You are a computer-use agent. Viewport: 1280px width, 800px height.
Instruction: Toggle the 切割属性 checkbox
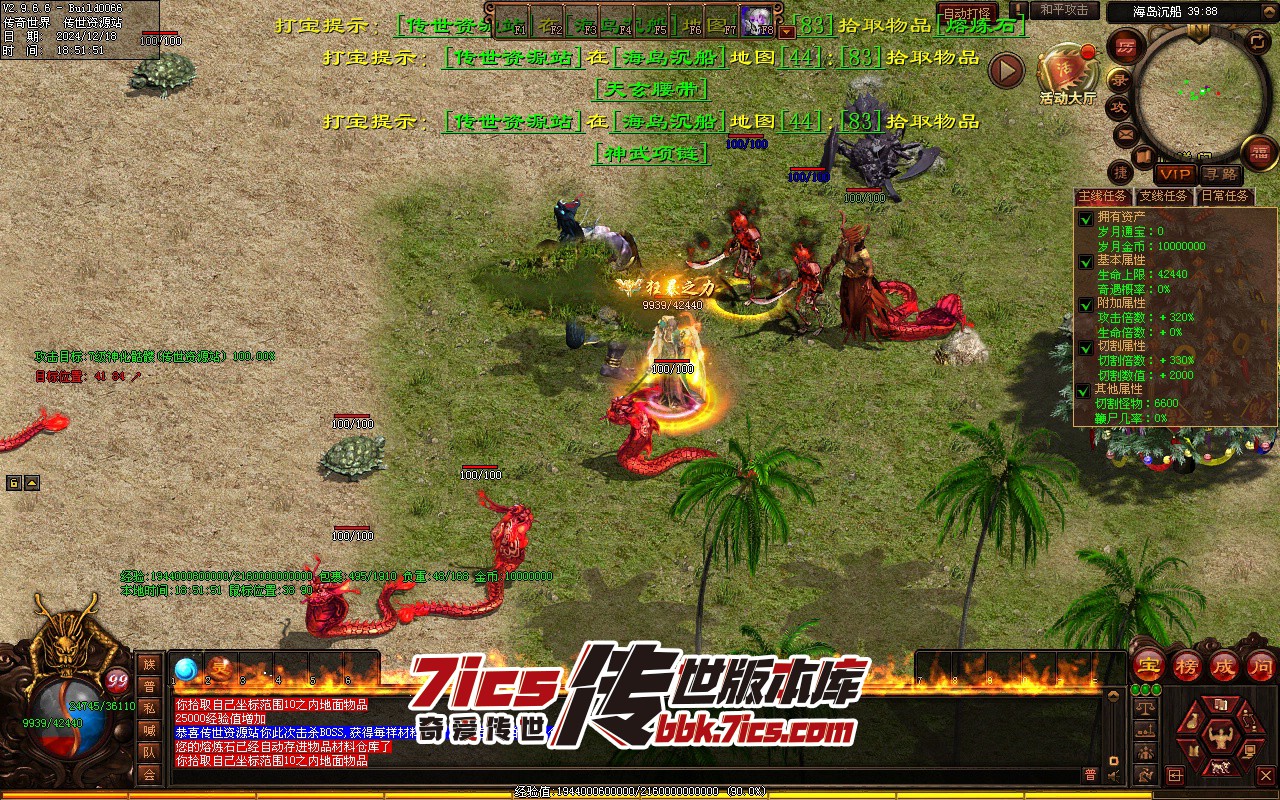(1086, 347)
